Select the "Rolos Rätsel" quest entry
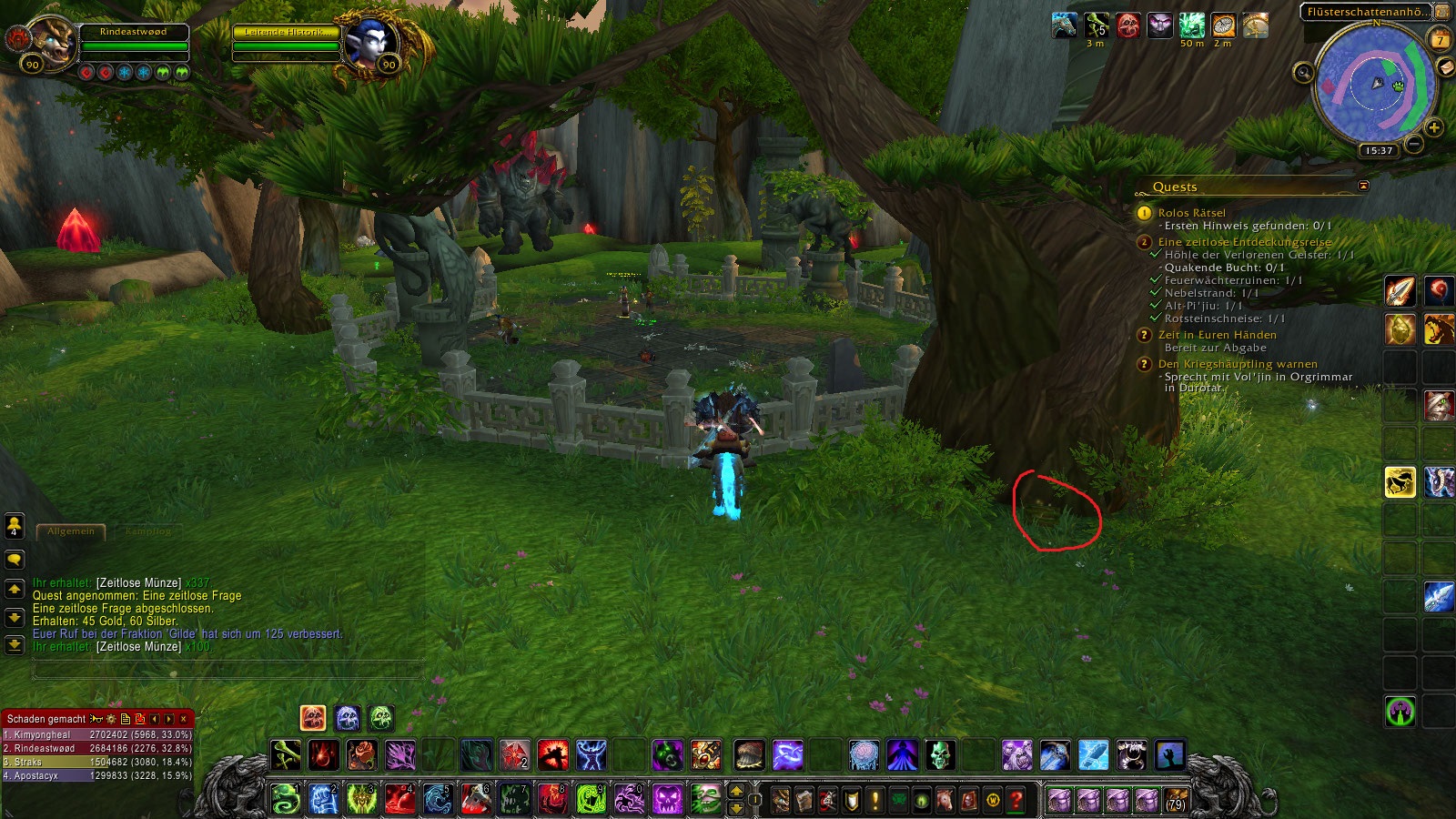Screen dimensions: 1456x819 point(1191,213)
